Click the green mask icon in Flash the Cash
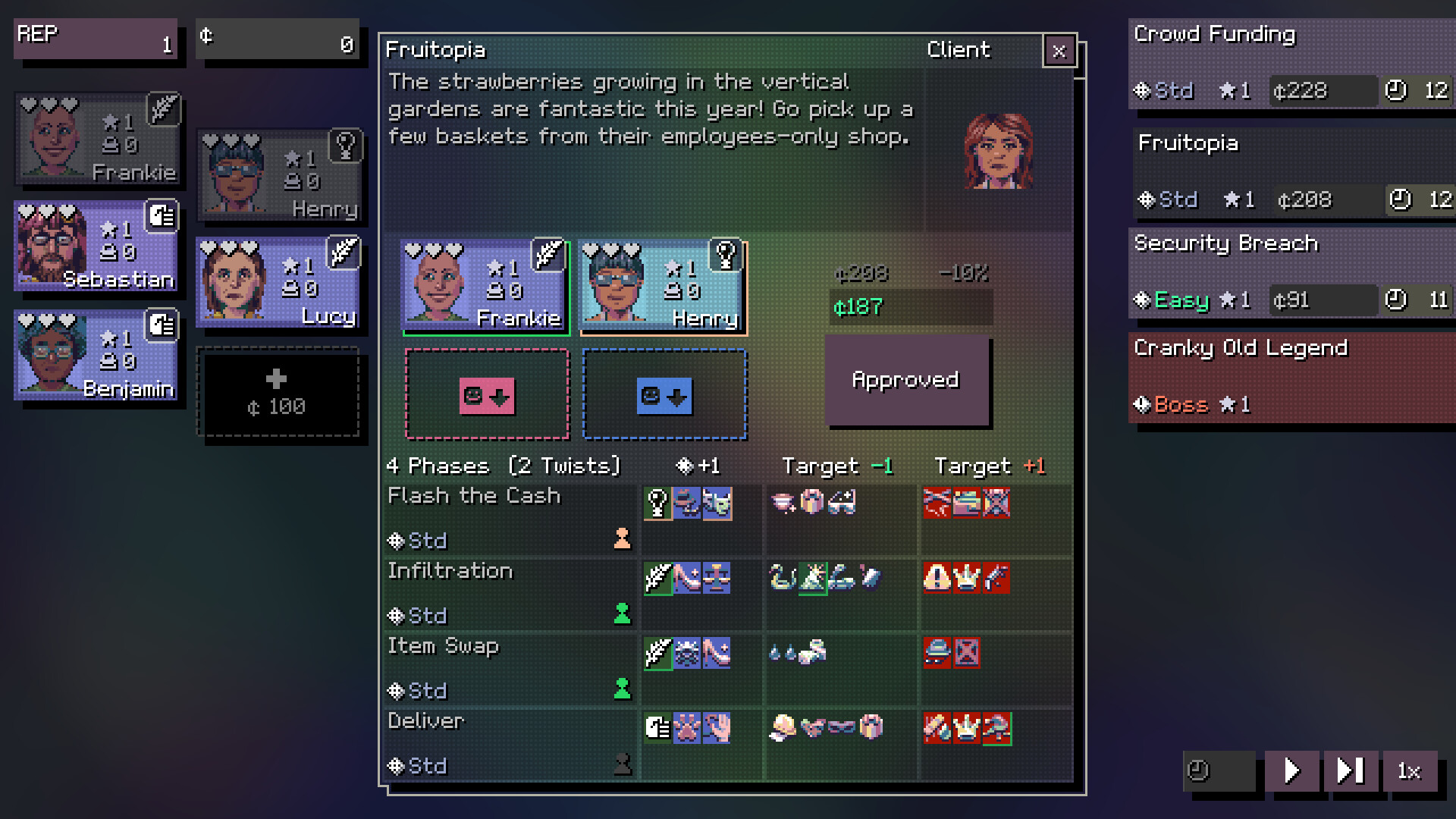This screenshot has height=819, width=1456. pos(716,504)
